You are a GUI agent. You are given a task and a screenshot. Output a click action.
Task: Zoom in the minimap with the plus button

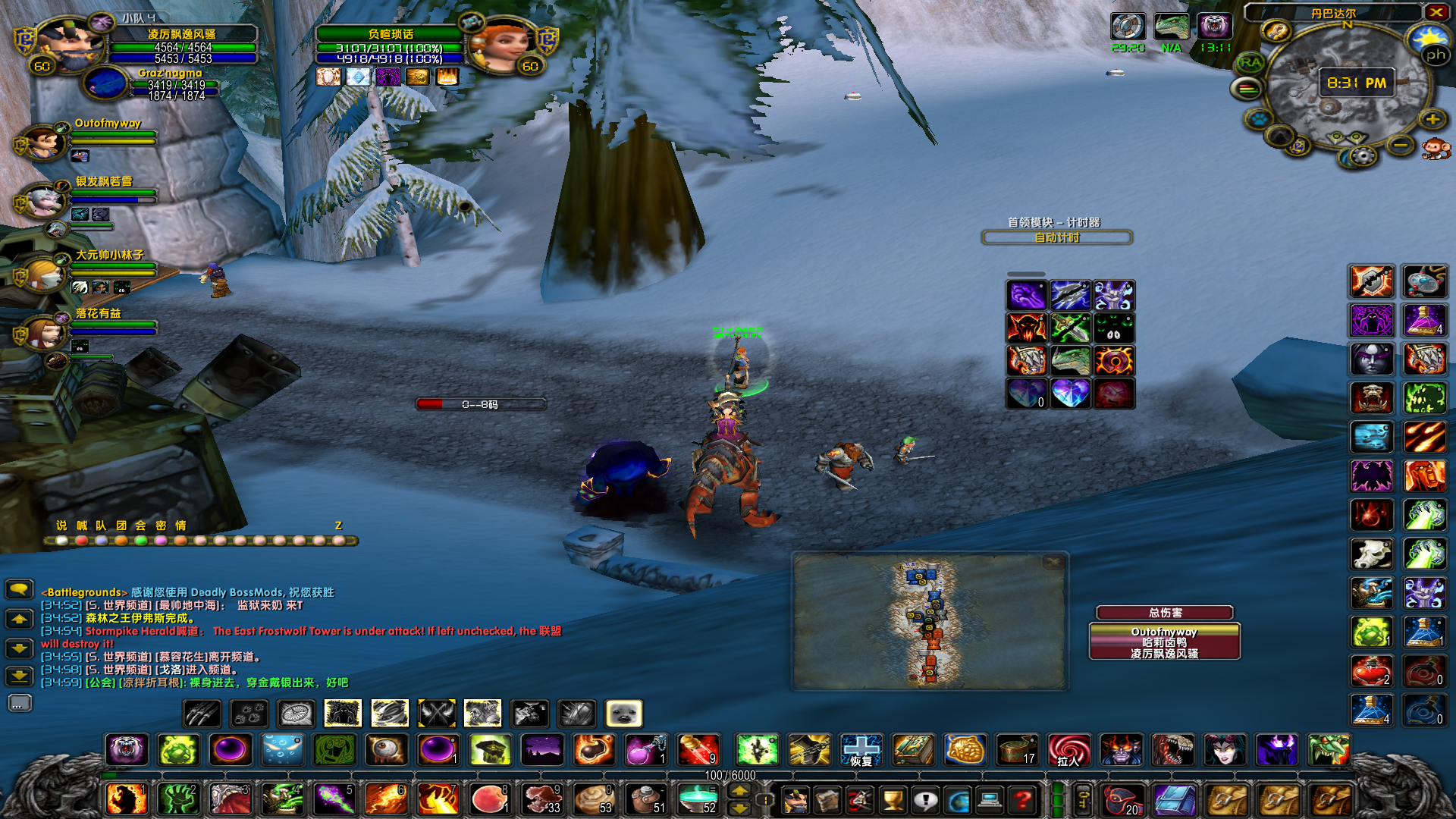[x=1432, y=120]
